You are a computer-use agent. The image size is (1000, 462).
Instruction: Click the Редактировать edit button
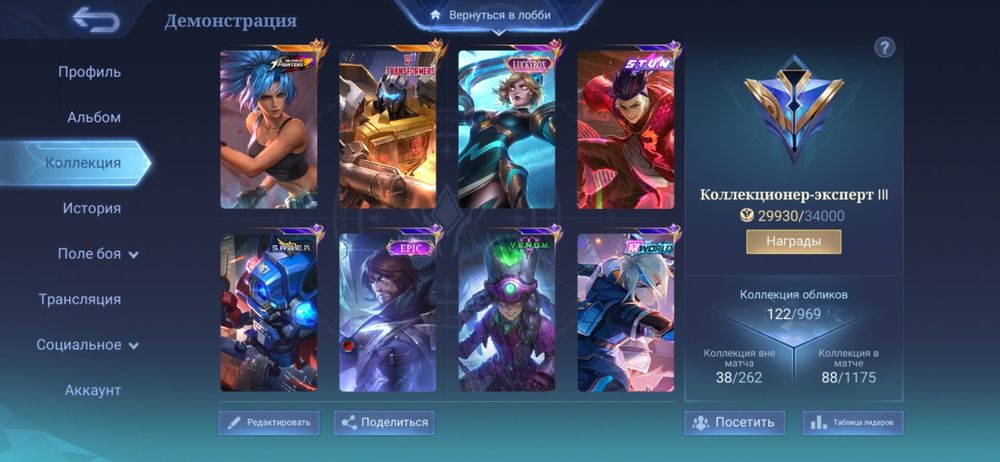(269, 422)
